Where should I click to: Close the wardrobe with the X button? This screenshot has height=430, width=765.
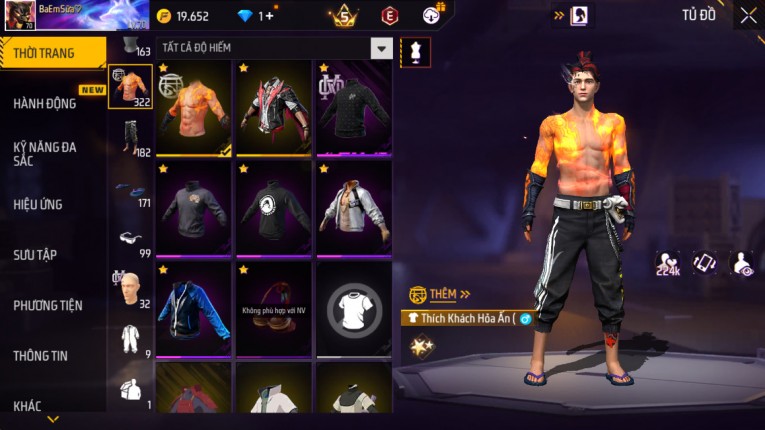click(748, 15)
